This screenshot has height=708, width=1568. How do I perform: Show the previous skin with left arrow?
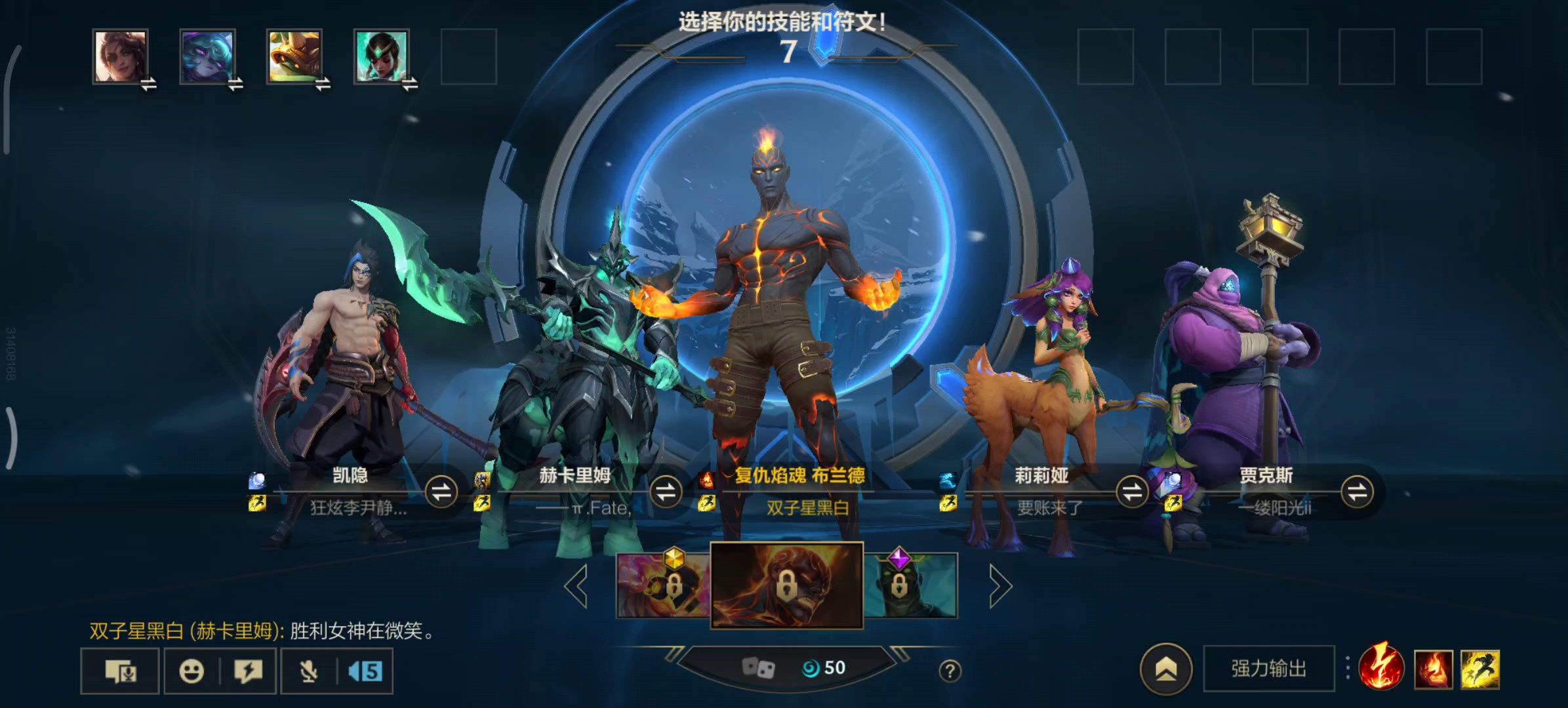coord(576,586)
